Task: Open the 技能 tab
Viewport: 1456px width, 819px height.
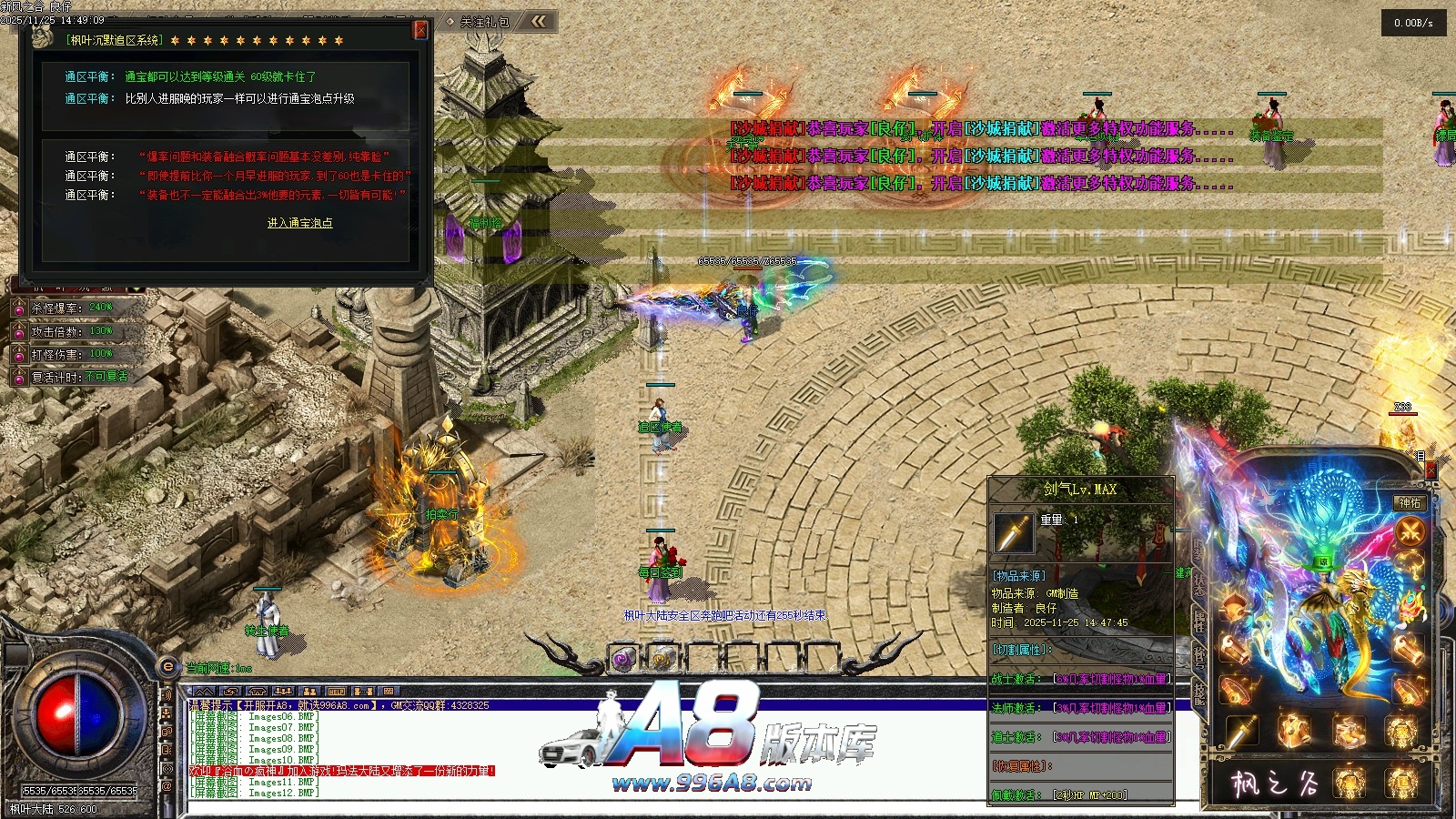Action: [1199, 693]
